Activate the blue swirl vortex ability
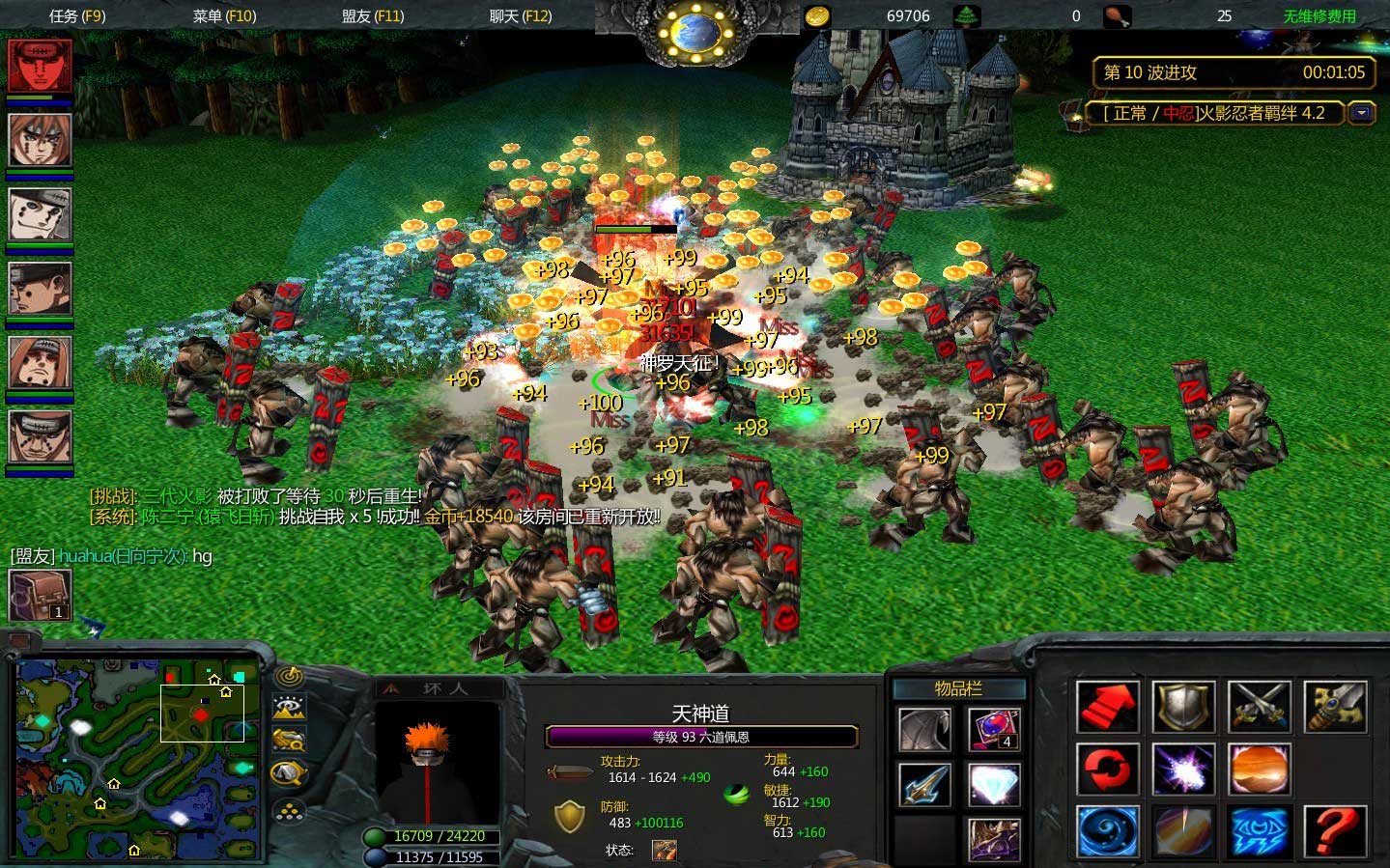The width and height of the screenshot is (1390, 868). (1108, 831)
